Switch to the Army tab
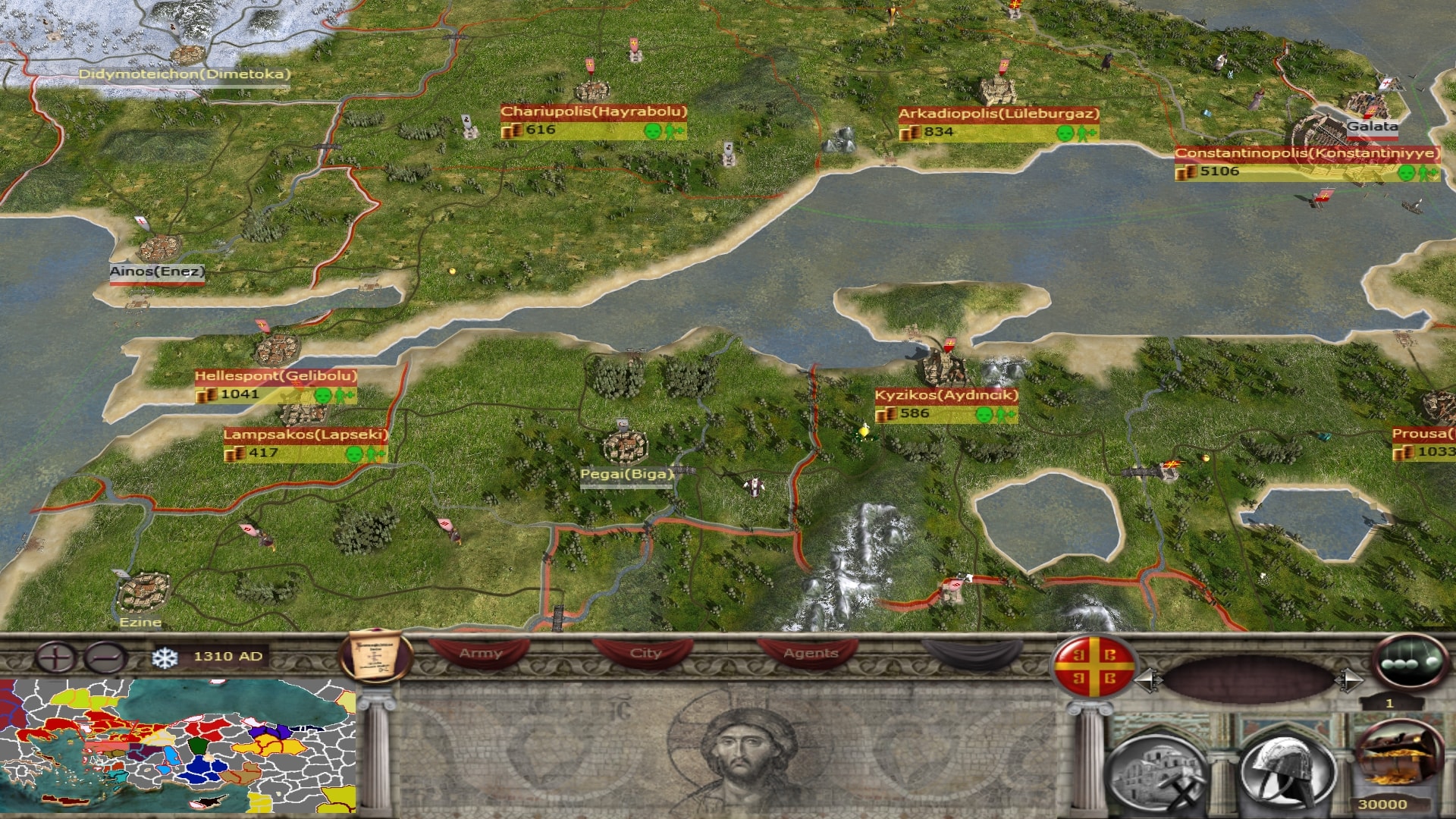 [x=480, y=654]
